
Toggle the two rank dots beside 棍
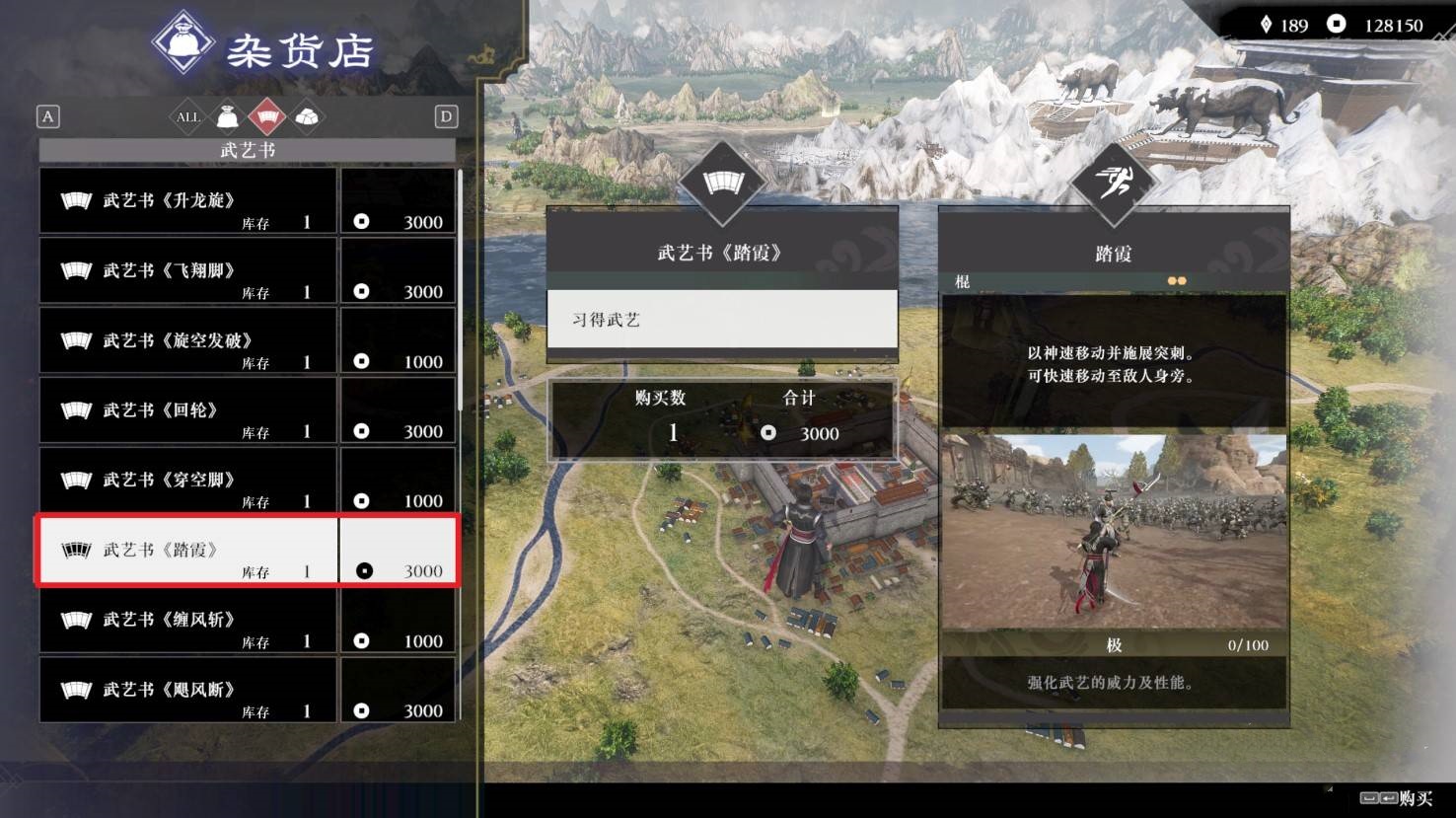click(x=1175, y=280)
